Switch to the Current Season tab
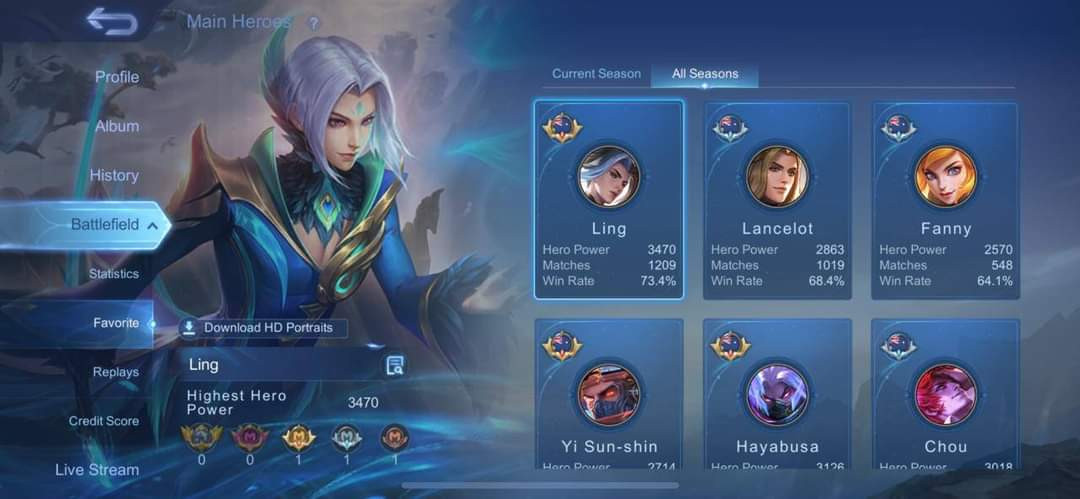 [596, 74]
